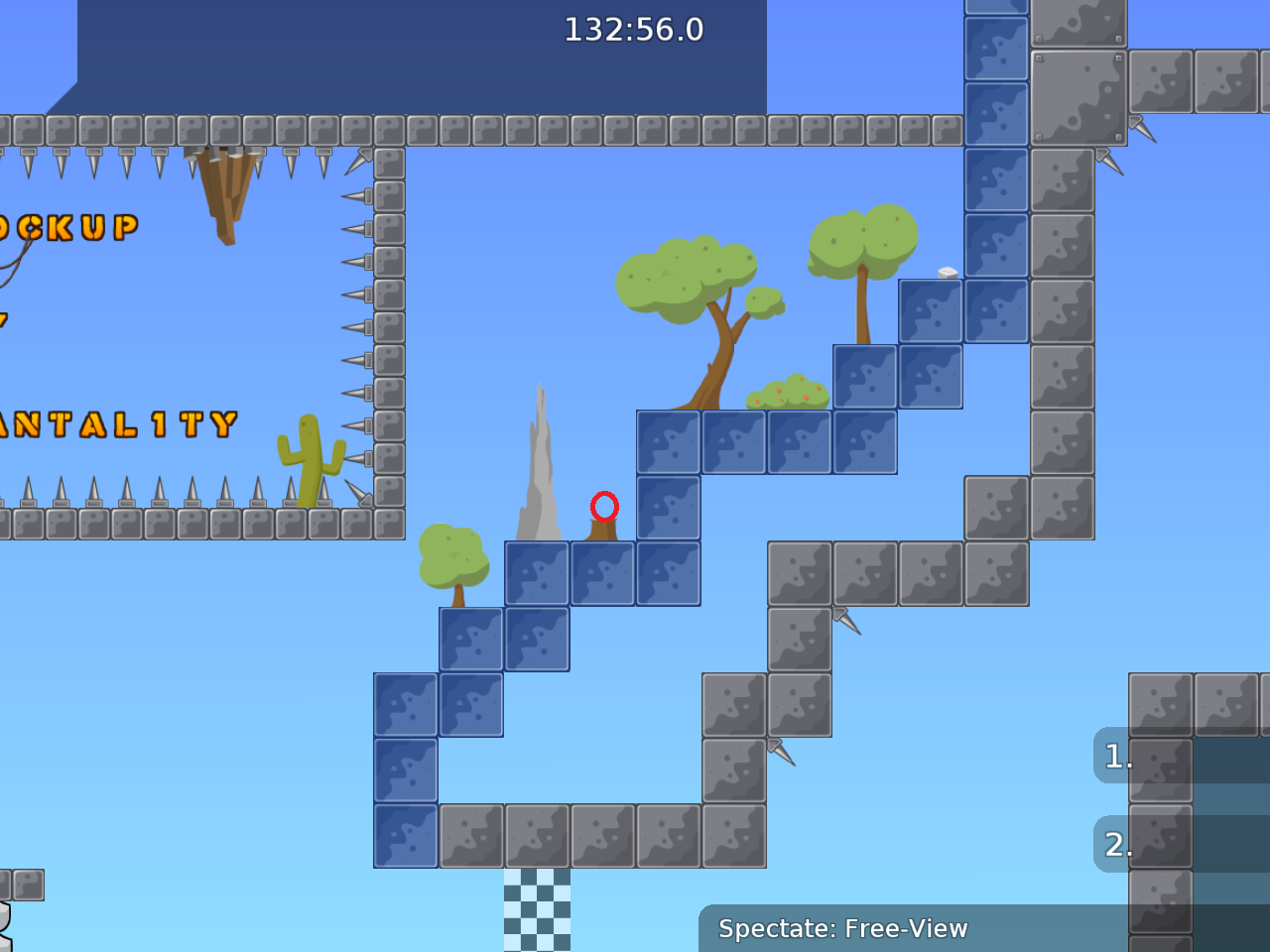This screenshot has width=1270, height=952.
Task: Expand the leaderboard entry labeled 2.
Action: coord(1116,845)
